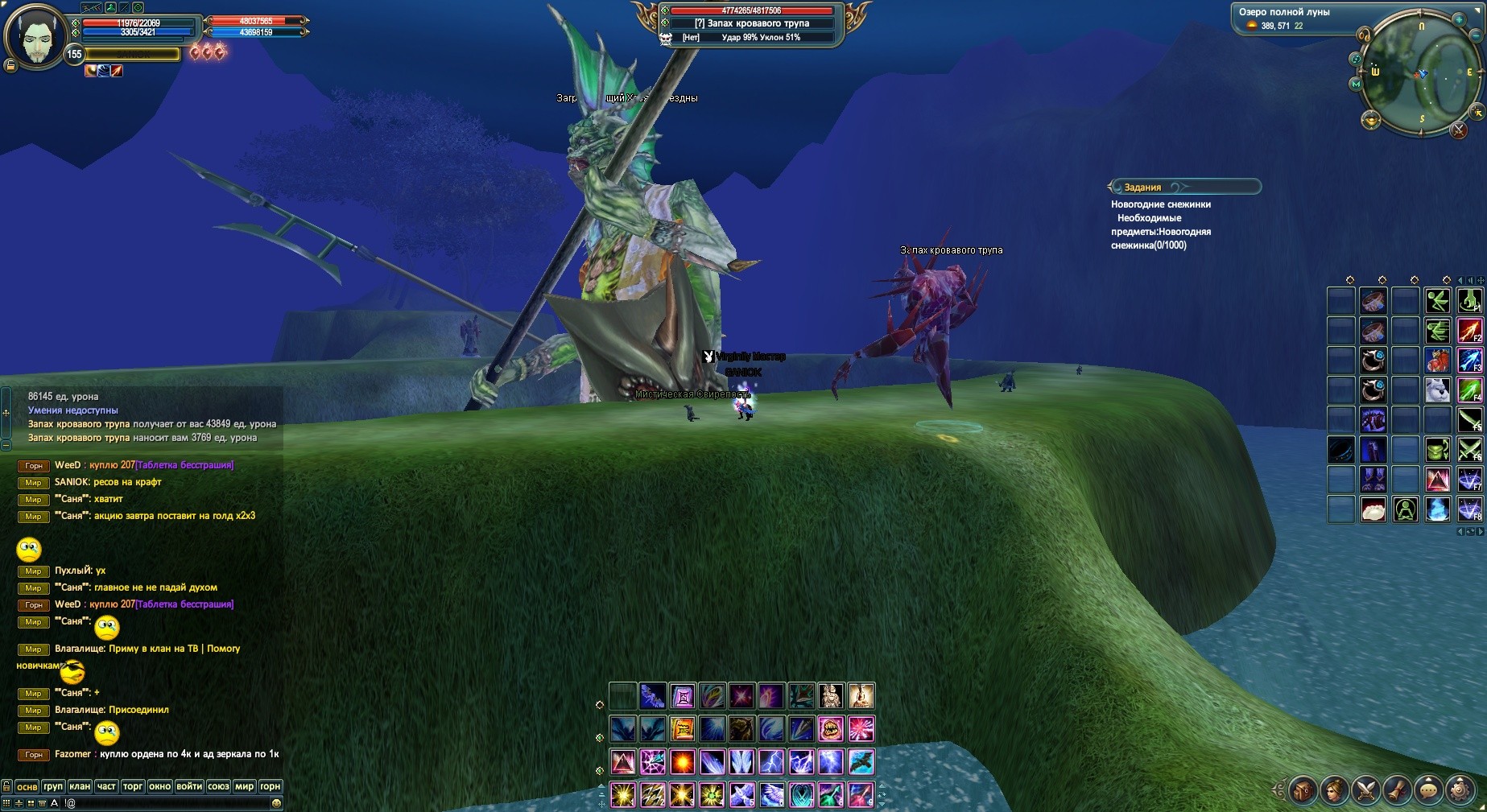Use the F6 crossed swords action
This screenshot has width=1487, height=812.
pos(1469,449)
